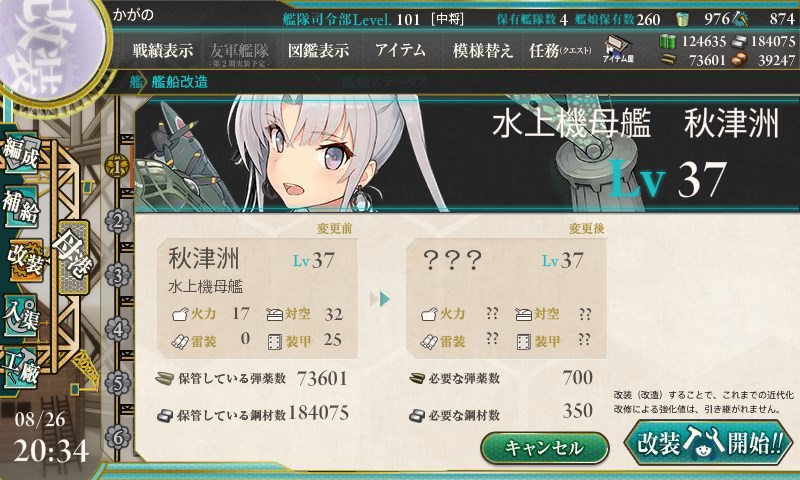The width and height of the screenshot is (800, 480).
Task: Select fleet slot number 6
Action: 118,436
